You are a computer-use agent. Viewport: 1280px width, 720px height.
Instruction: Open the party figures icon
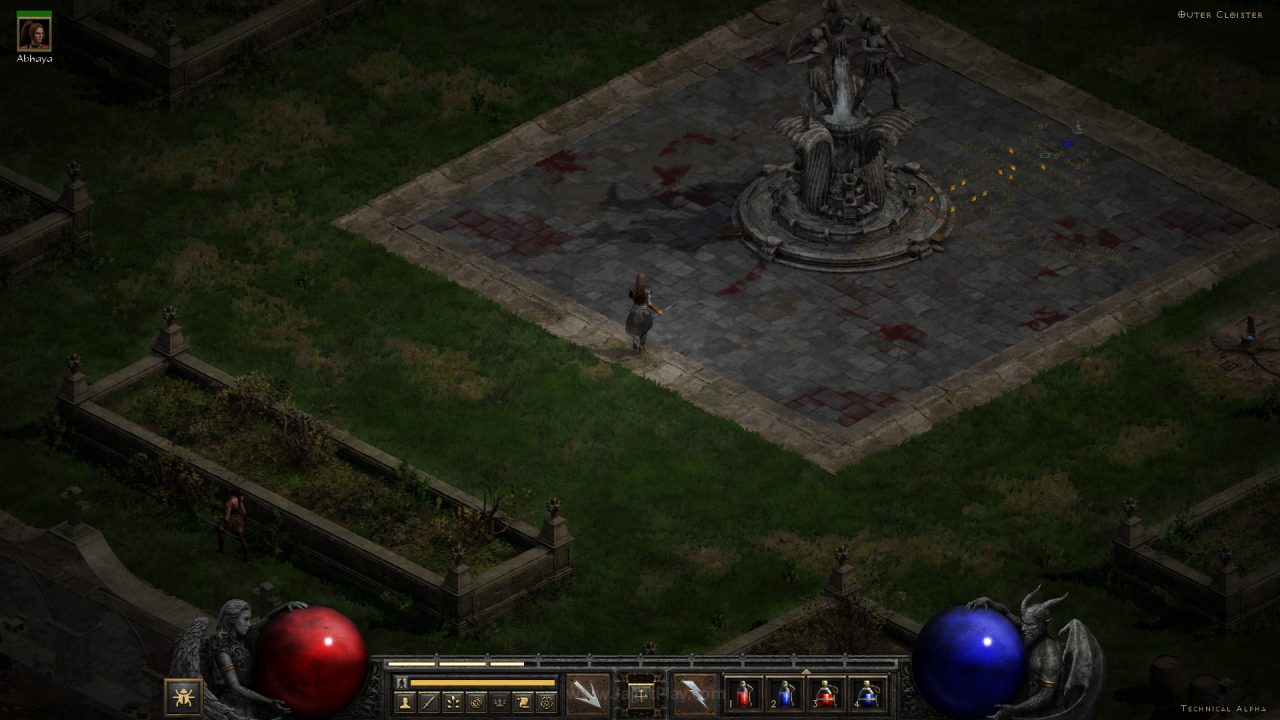[499, 702]
